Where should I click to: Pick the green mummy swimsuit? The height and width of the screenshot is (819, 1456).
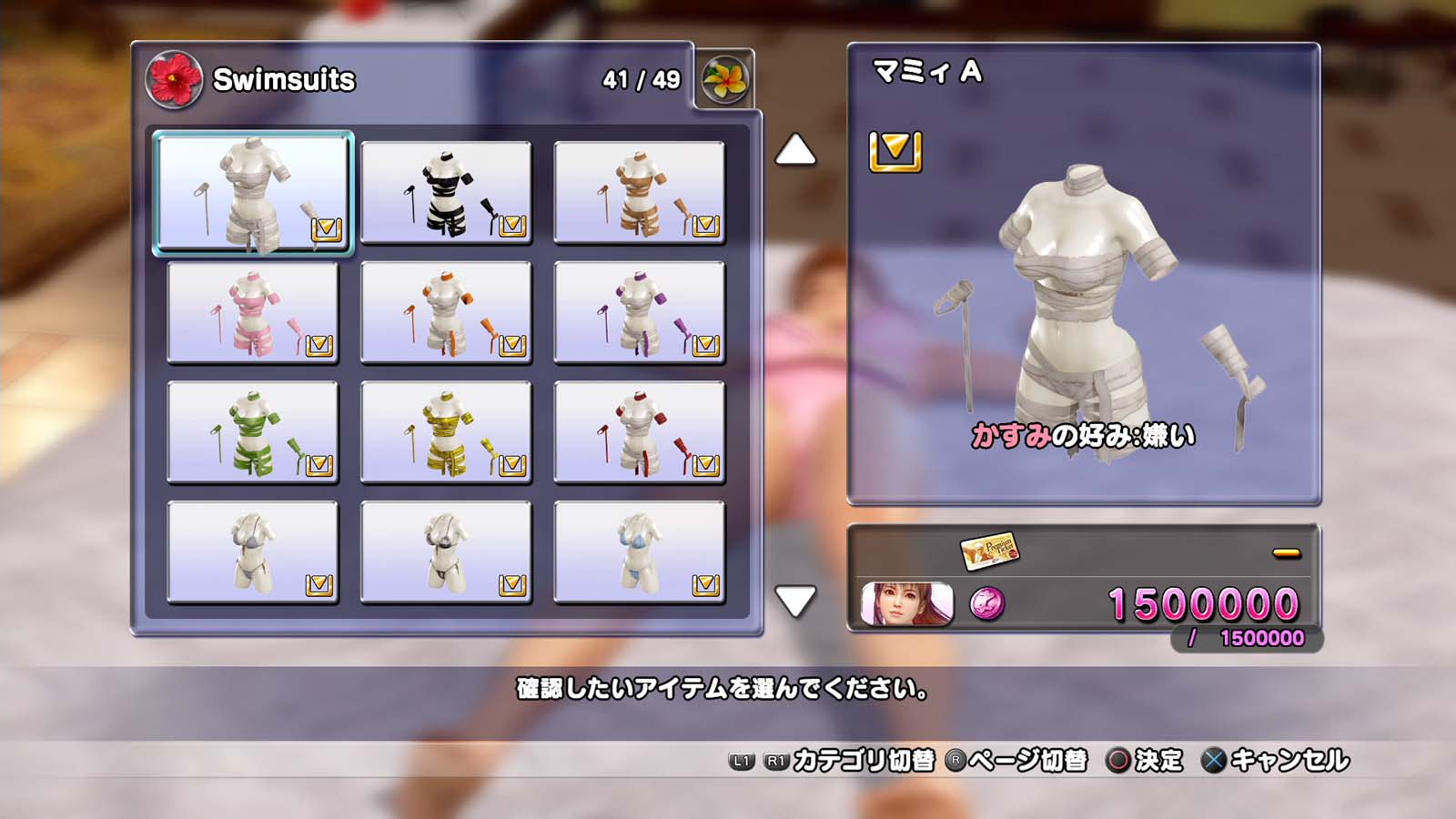(253, 432)
